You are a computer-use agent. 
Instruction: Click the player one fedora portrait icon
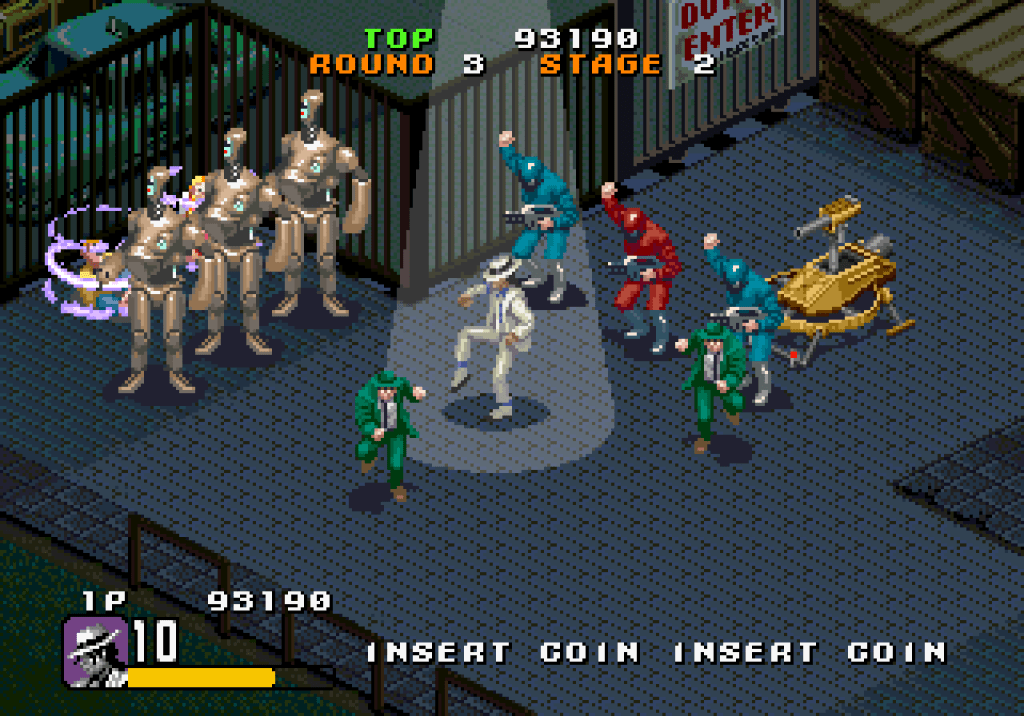coord(95,650)
